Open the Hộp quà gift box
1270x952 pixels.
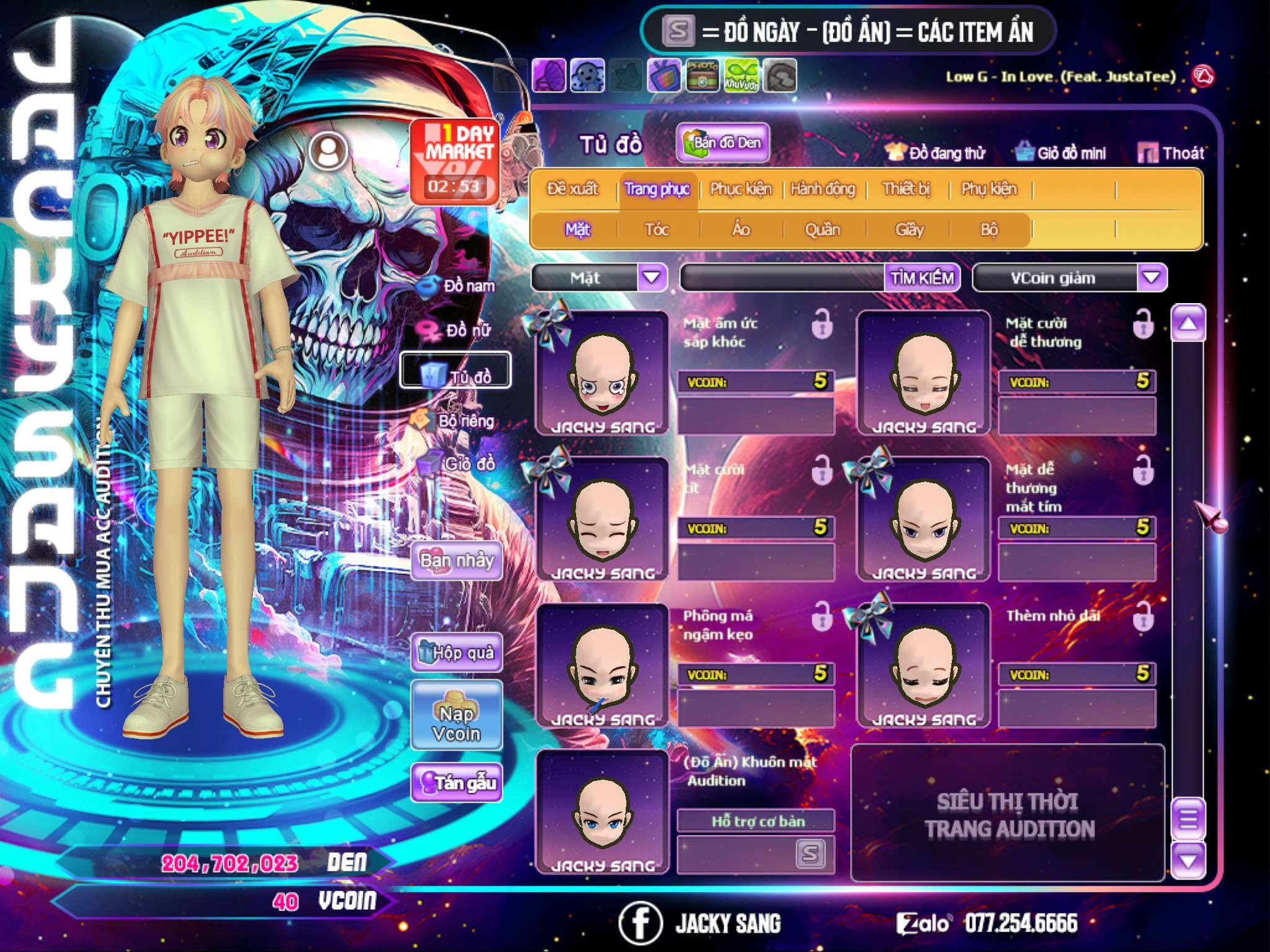point(457,652)
